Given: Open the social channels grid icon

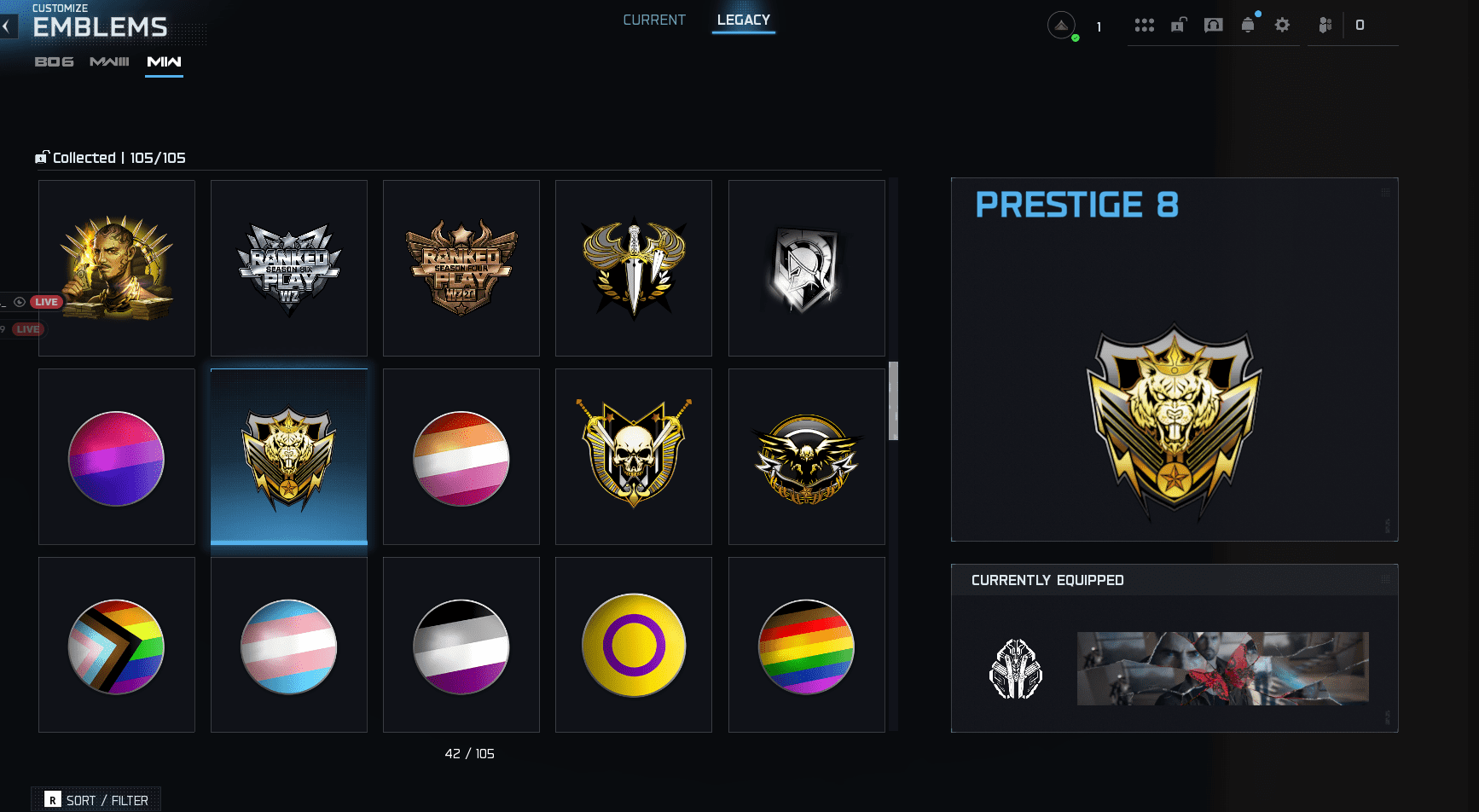Looking at the screenshot, I should (1145, 25).
